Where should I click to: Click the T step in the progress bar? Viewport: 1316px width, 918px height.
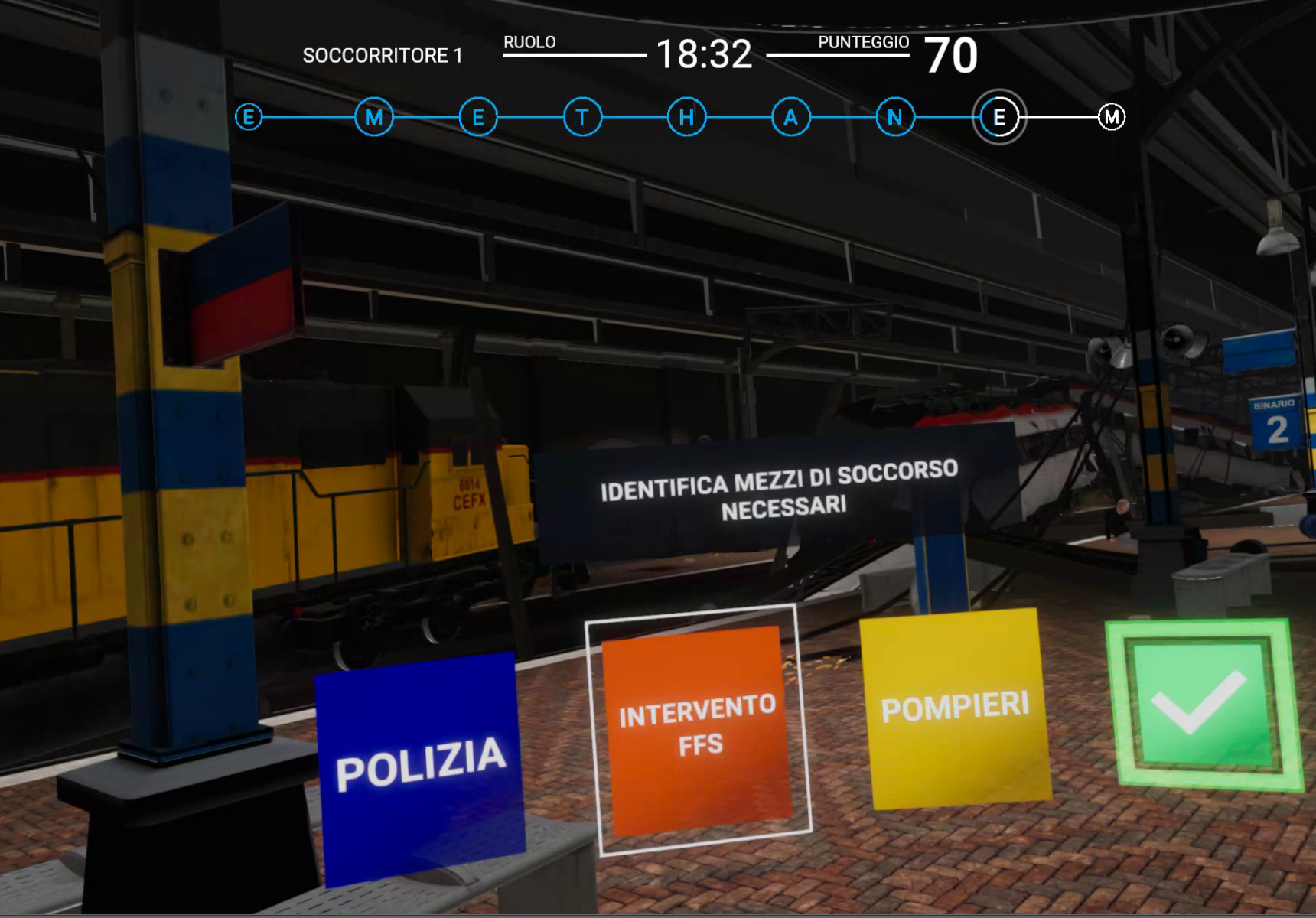point(582,118)
